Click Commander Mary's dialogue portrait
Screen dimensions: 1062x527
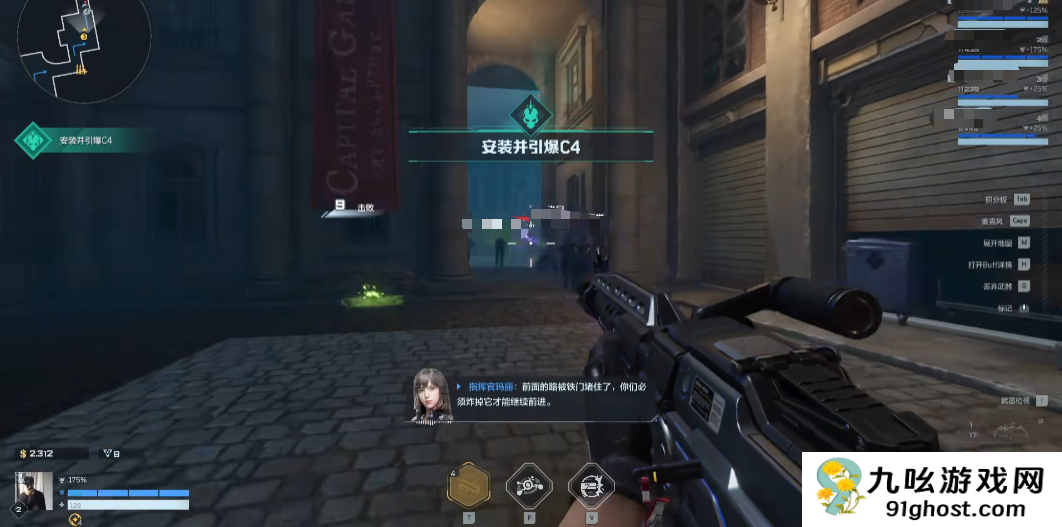432,394
